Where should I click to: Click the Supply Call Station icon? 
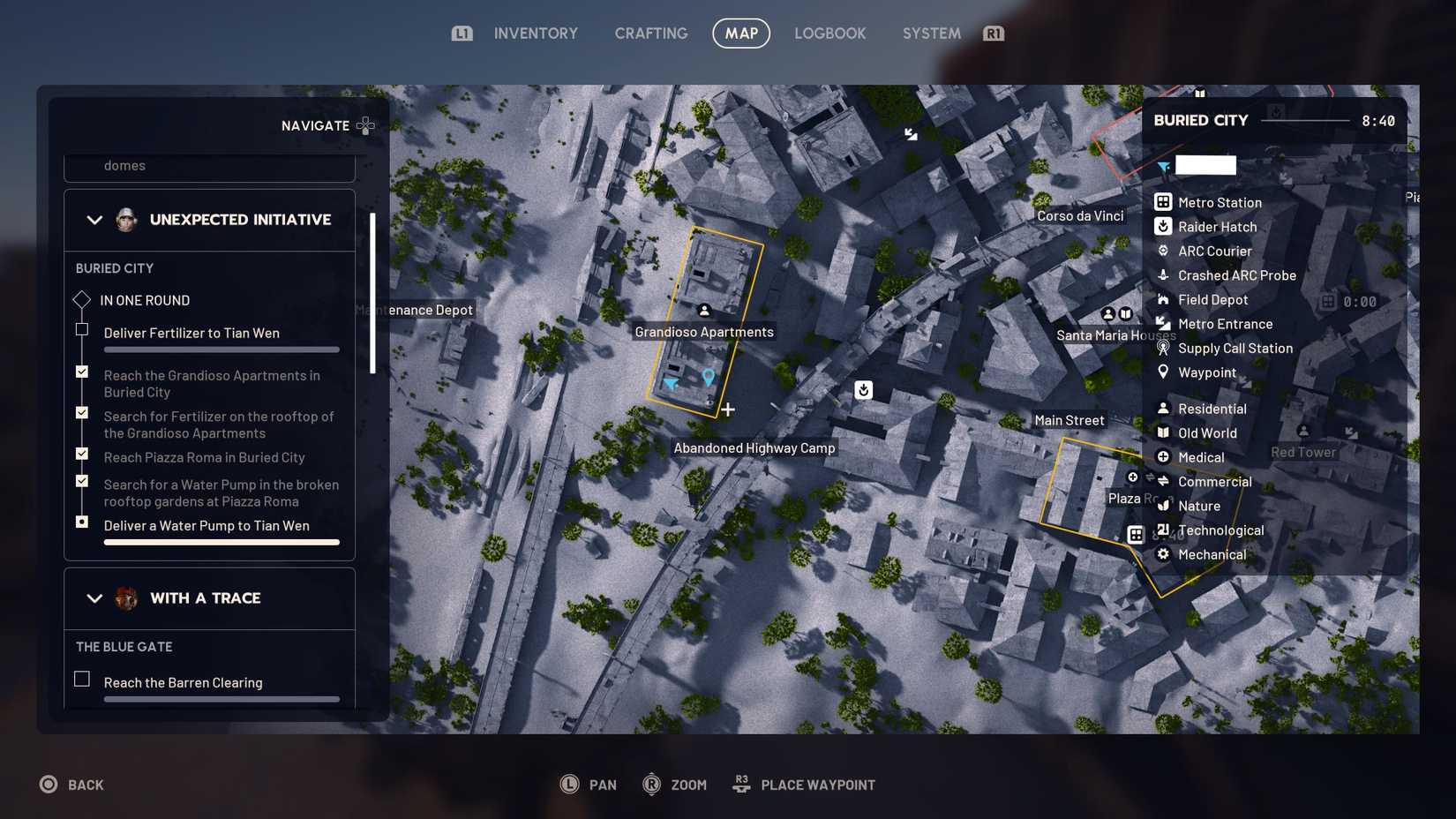(x=1163, y=348)
